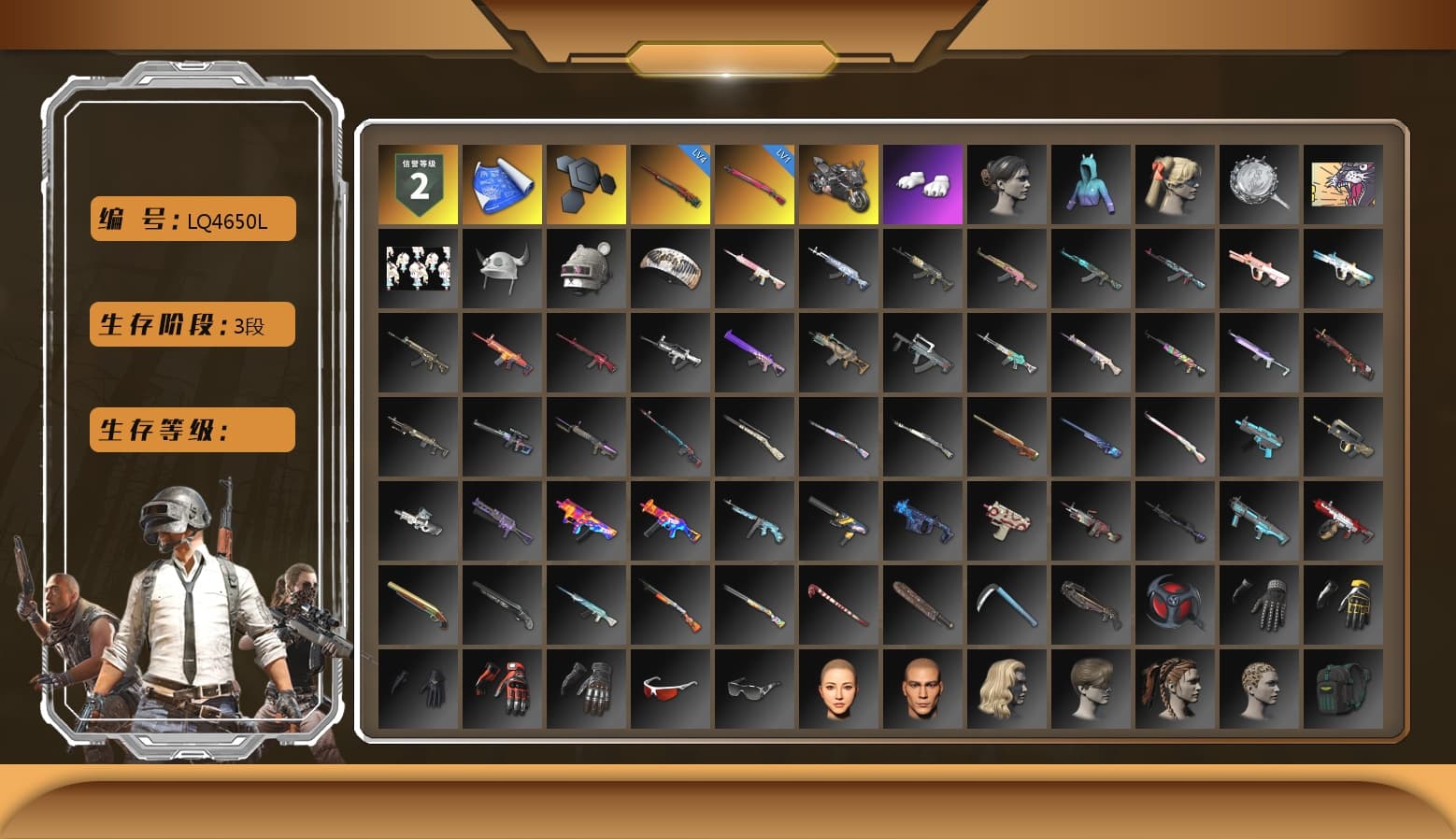This screenshot has width=1456, height=839.
Task: Click the LV4 sniper rifle skin
Action: pos(670,182)
